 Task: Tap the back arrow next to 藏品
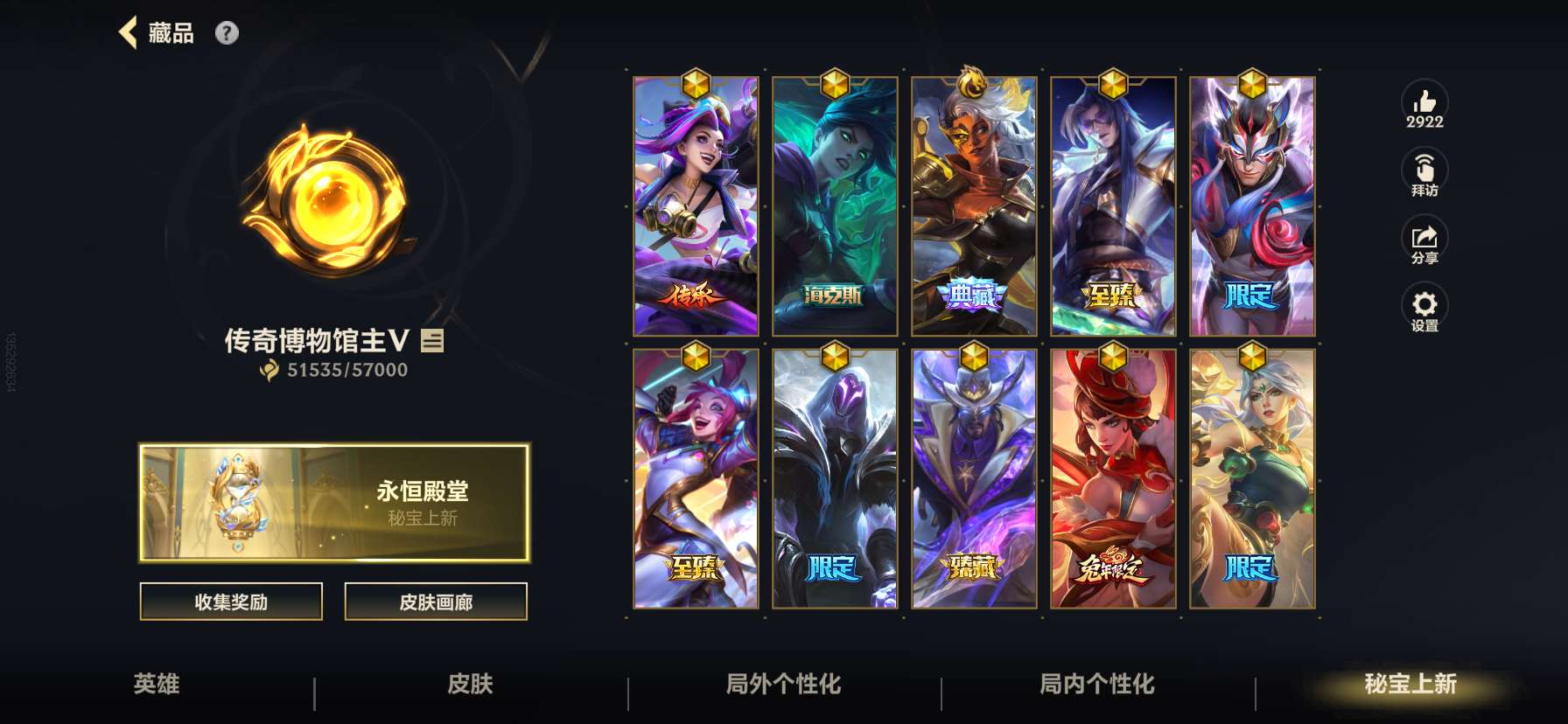tap(129, 31)
